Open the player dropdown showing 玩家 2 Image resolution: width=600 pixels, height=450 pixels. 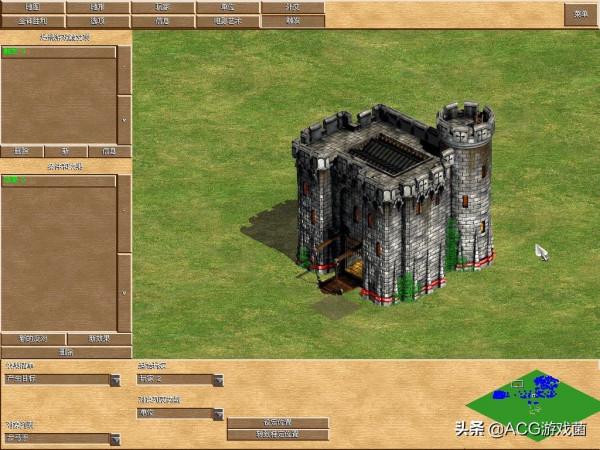pos(218,380)
